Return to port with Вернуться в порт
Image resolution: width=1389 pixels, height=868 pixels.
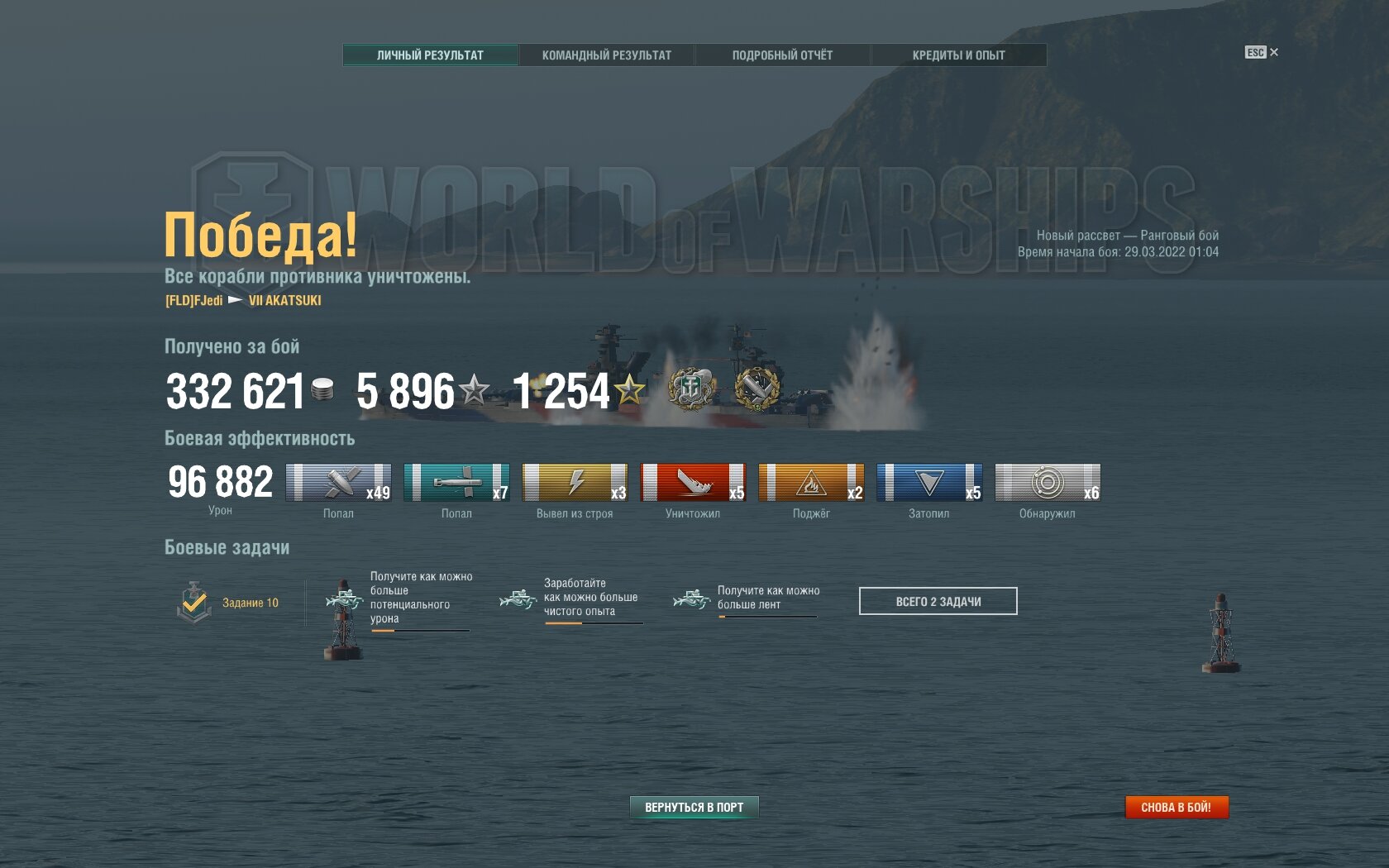[694, 807]
